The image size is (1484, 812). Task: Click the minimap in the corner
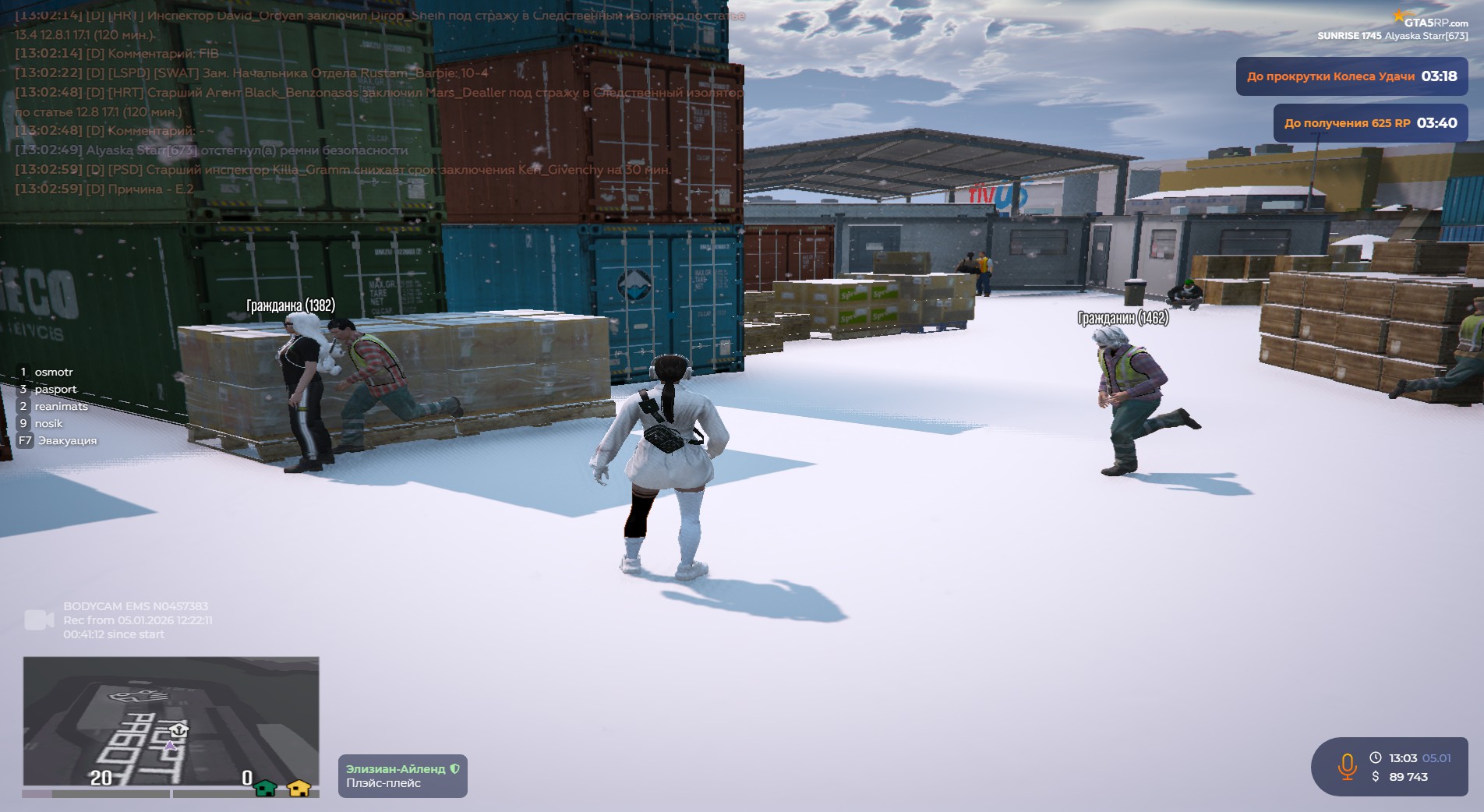(171, 721)
